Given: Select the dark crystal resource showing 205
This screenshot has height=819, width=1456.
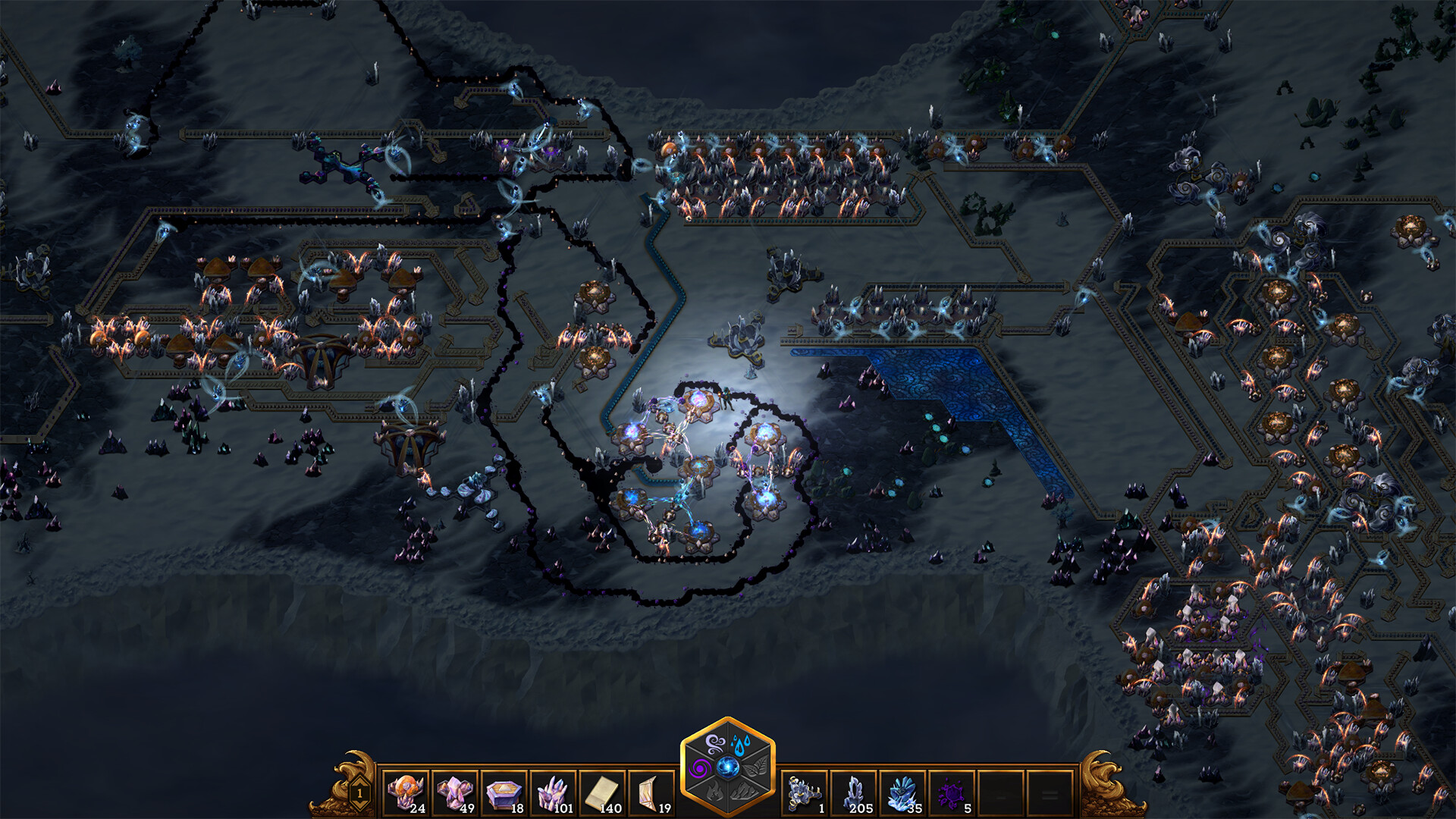Looking at the screenshot, I should (852, 793).
